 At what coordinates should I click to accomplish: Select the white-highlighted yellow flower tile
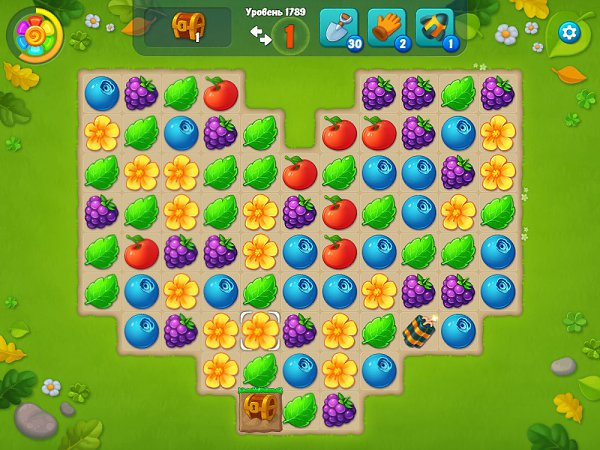pyautogui.click(x=260, y=329)
